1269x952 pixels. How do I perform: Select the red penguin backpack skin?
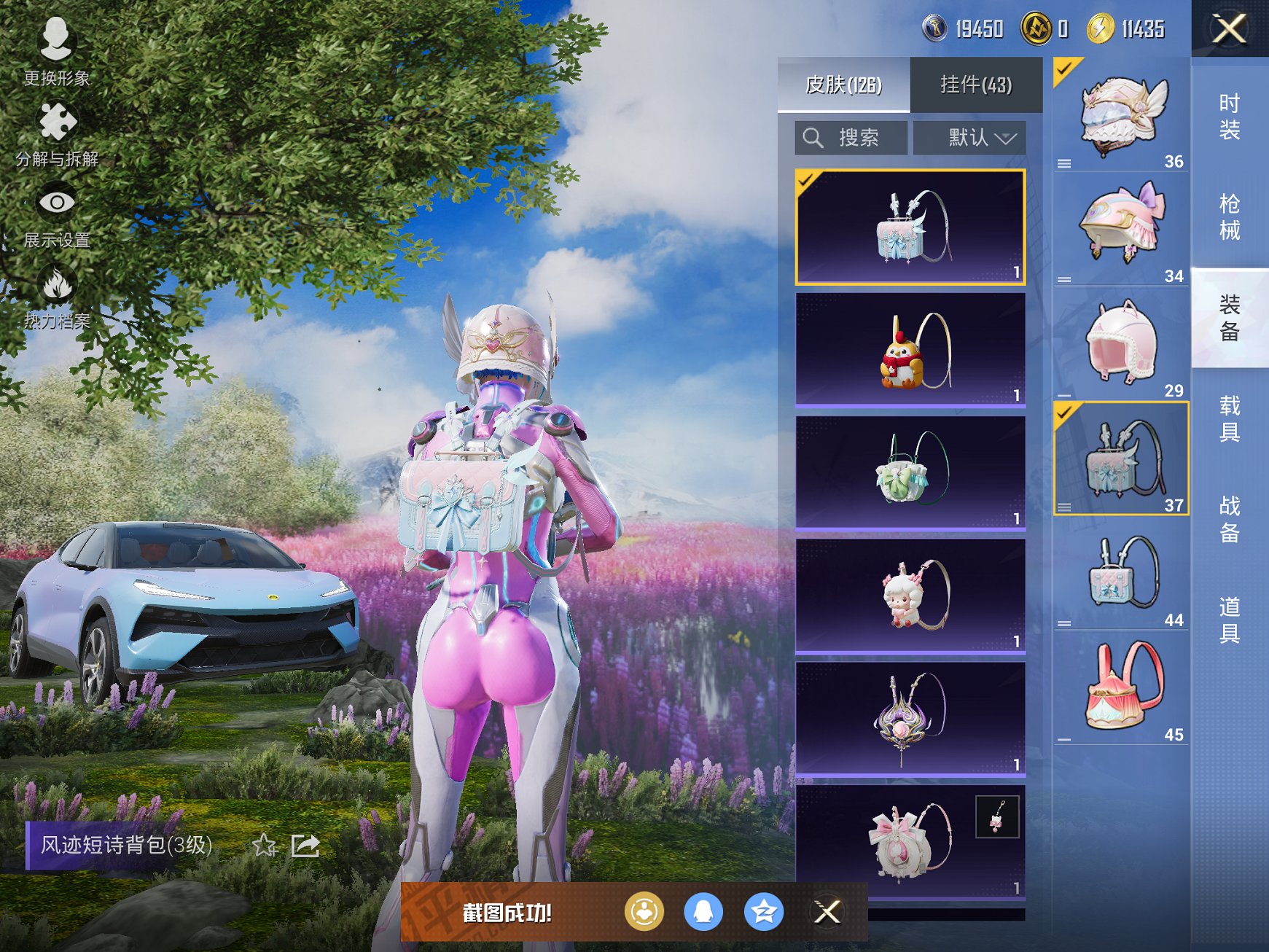pyautogui.click(x=910, y=350)
